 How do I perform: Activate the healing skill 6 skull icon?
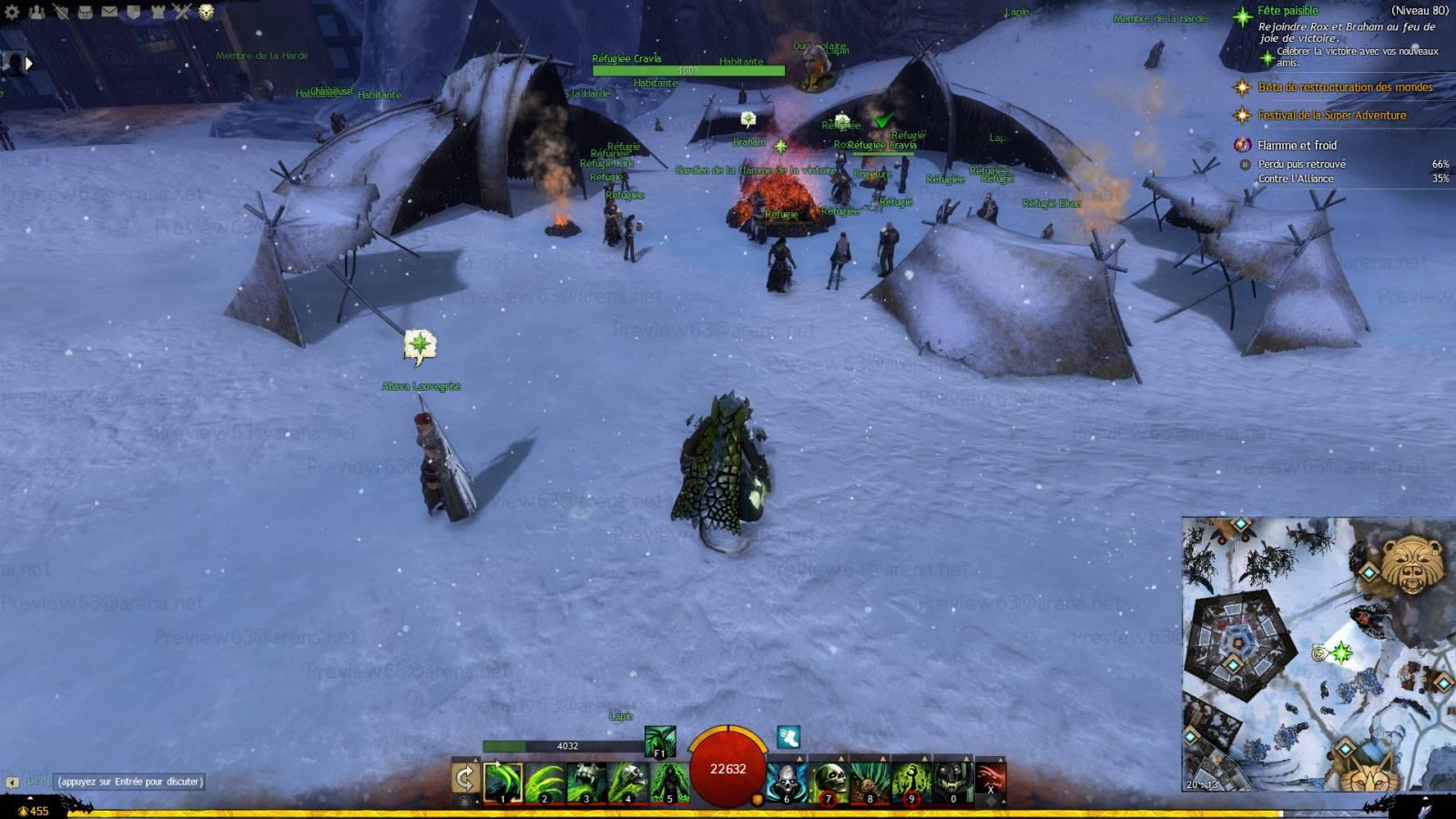pyautogui.click(x=786, y=782)
